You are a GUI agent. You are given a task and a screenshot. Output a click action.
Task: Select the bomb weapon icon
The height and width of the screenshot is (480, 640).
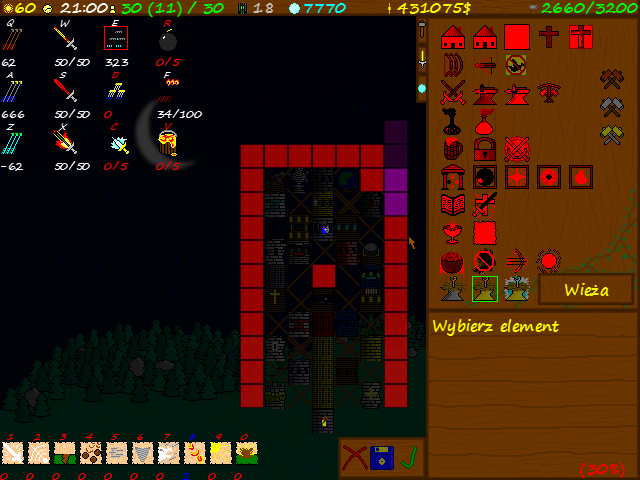168,40
